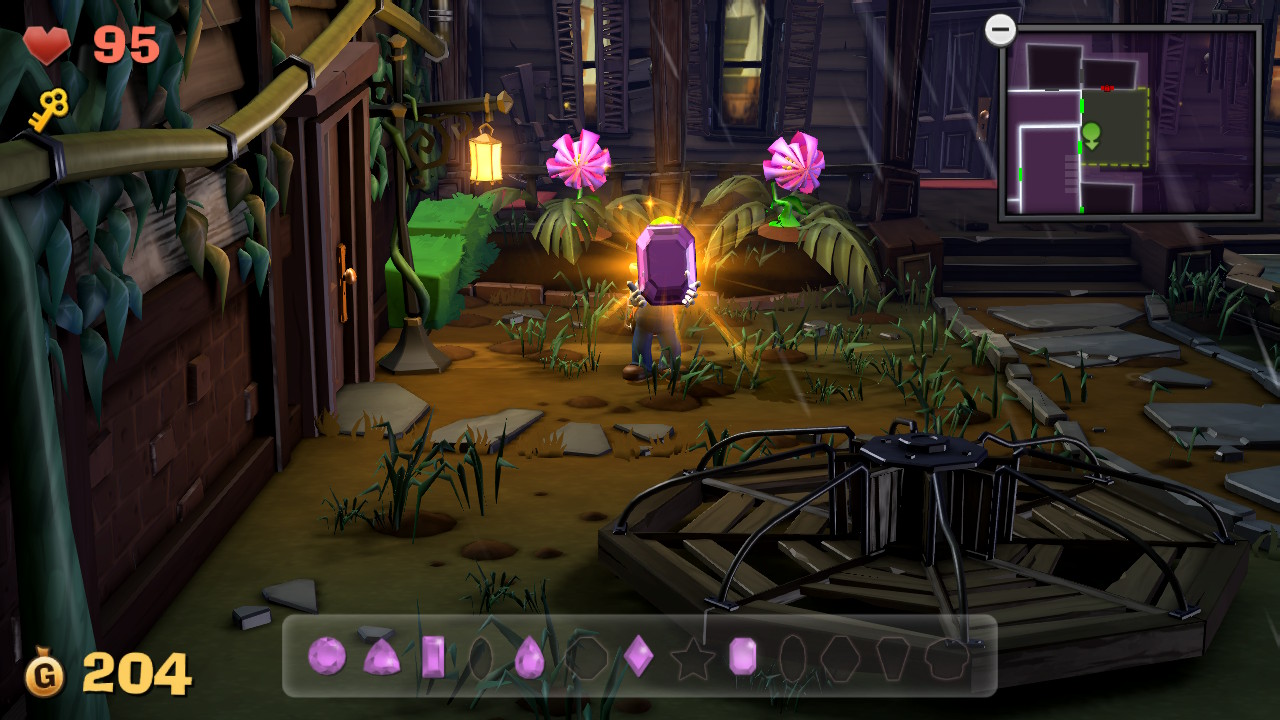Select the golden key icon
Image resolution: width=1280 pixels, height=720 pixels.
click(x=47, y=110)
